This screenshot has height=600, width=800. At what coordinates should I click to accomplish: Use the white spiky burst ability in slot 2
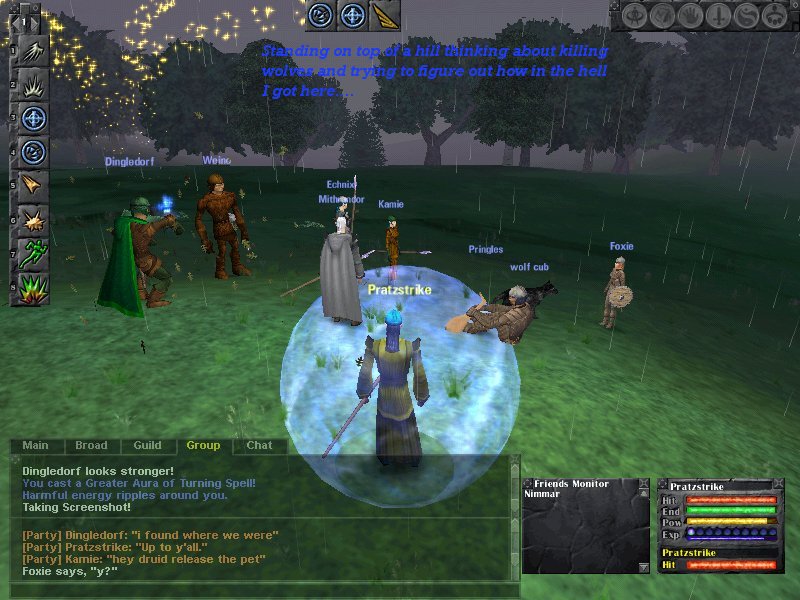[32, 85]
